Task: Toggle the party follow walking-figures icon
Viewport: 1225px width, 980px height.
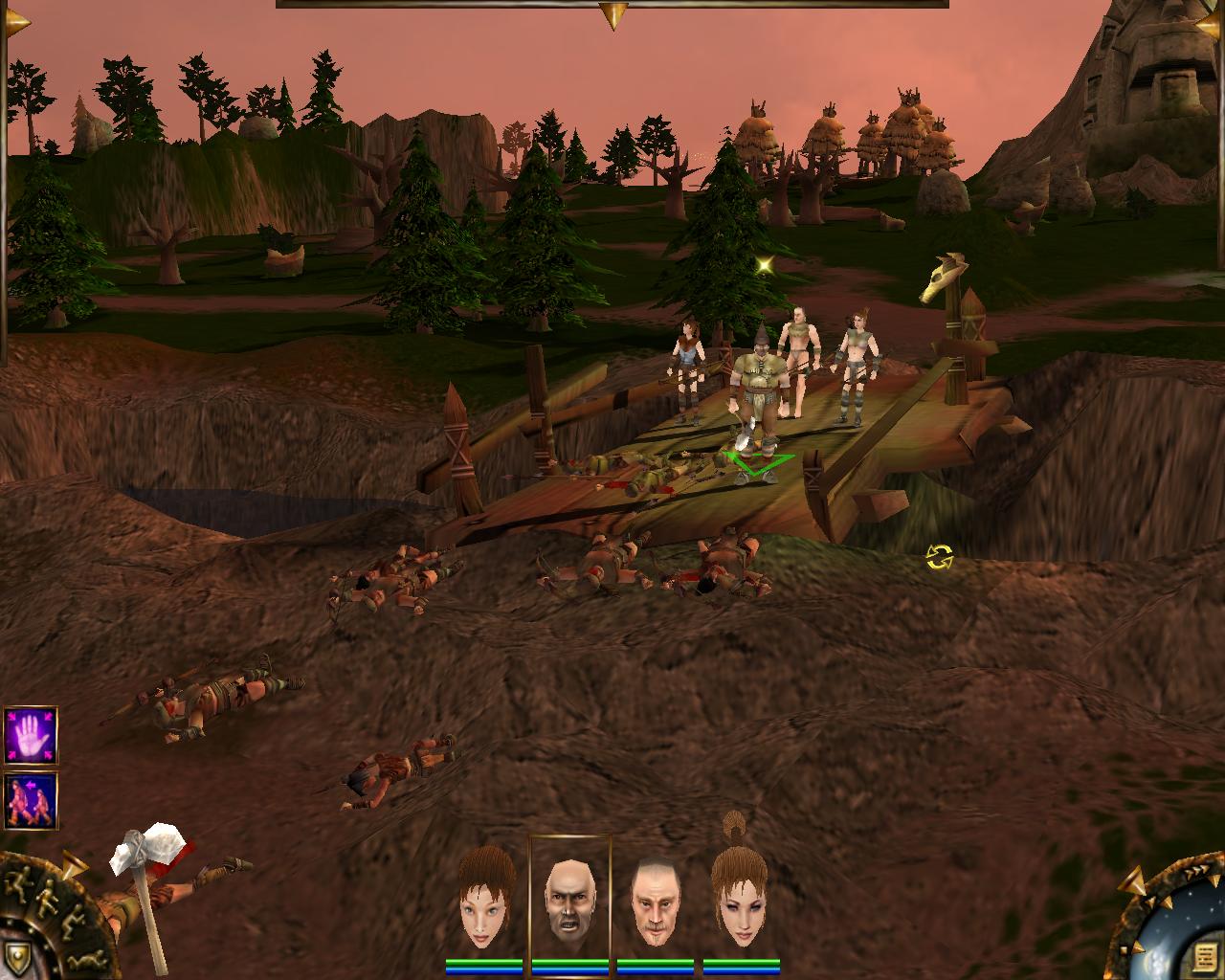Action: click(30, 801)
